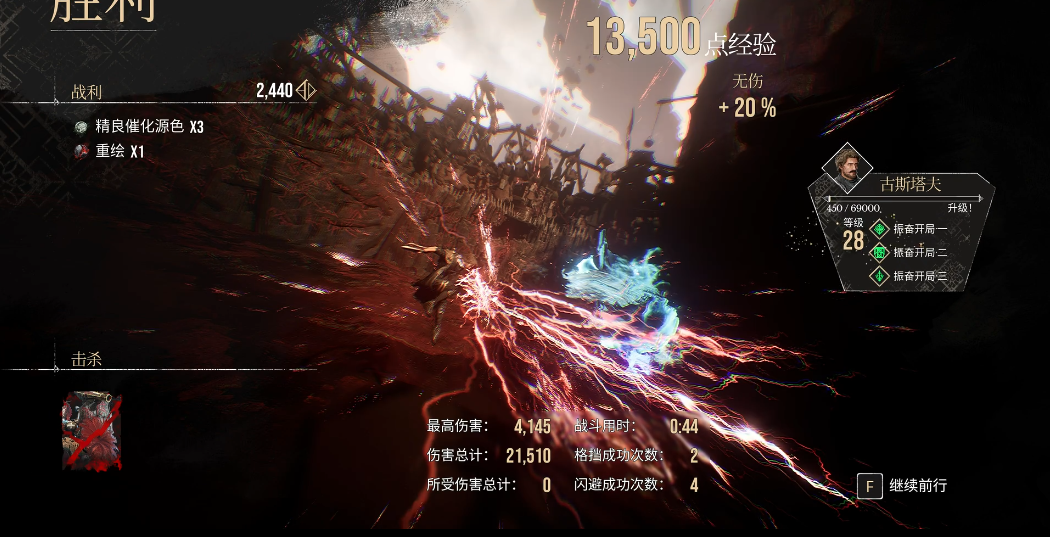Click the defeated enemy portrait under 击杀
Screen dimensions: 1050x537
(x=92, y=430)
